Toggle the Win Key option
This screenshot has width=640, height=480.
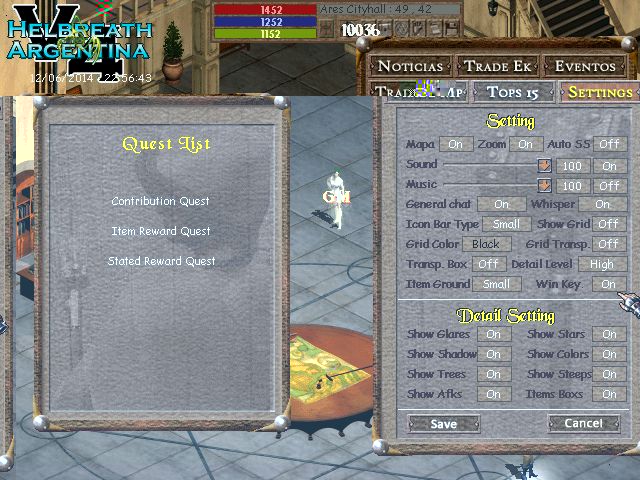[x=608, y=284]
